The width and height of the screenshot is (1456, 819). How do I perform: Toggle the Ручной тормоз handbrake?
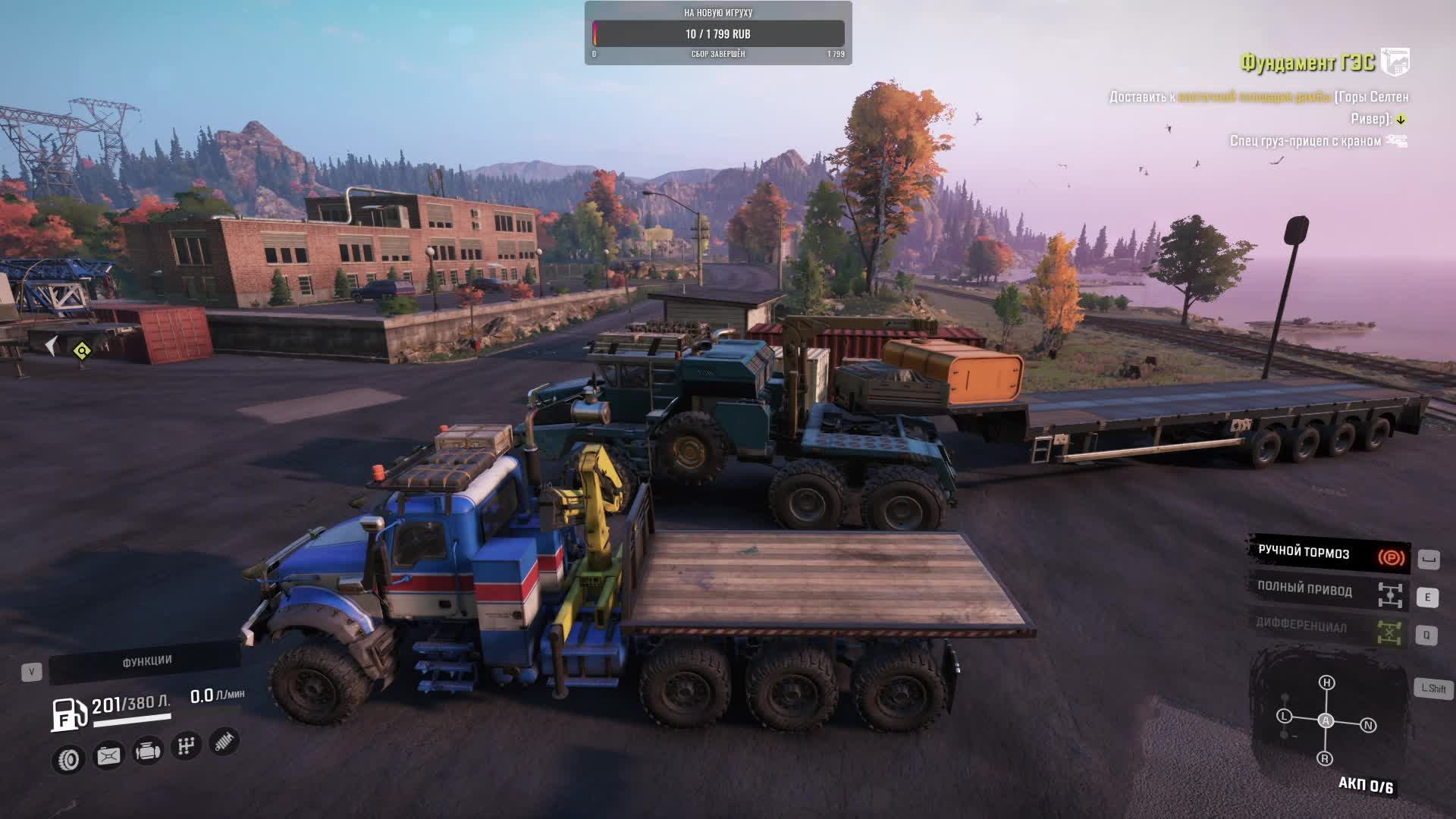pyautogui.click(x=1329, y=554)
